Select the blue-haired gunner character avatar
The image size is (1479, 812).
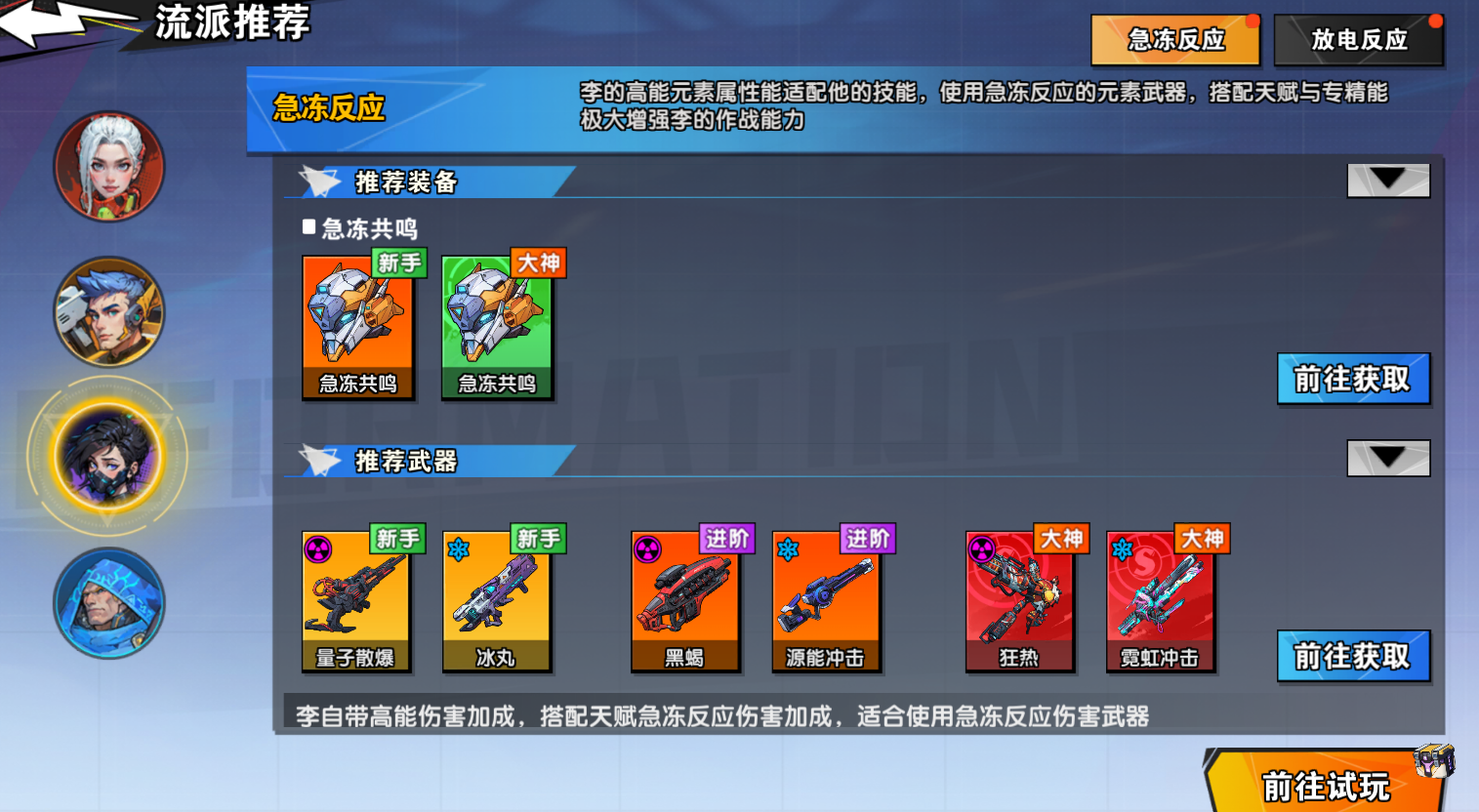(109, 312)
